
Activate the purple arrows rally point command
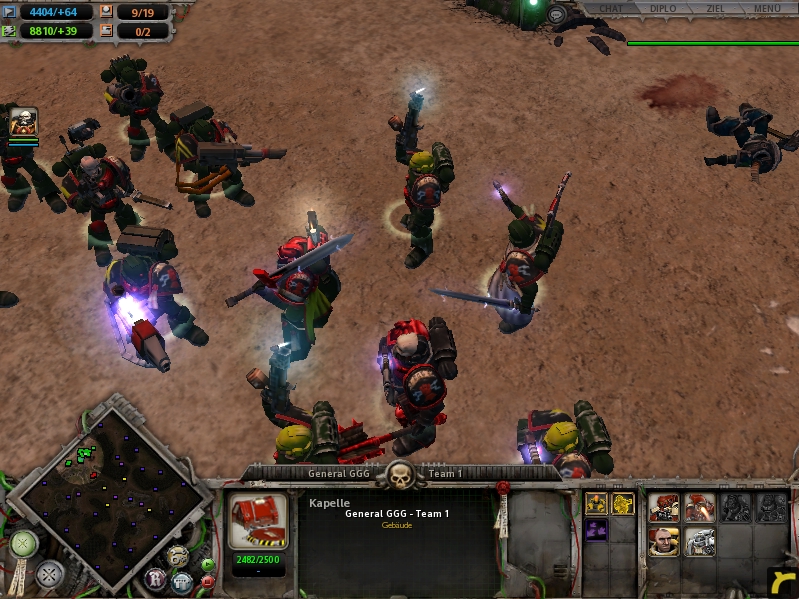597,530
